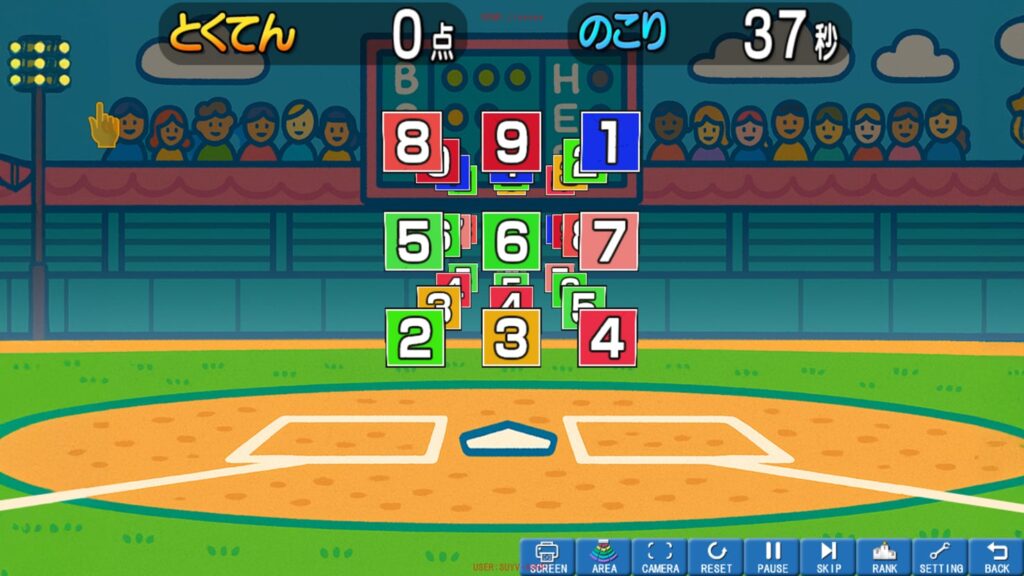Image resolution: width=1024 pixels, height=576 pixels.
Task: Choose the orange number 3 tile
Action: 511,337
